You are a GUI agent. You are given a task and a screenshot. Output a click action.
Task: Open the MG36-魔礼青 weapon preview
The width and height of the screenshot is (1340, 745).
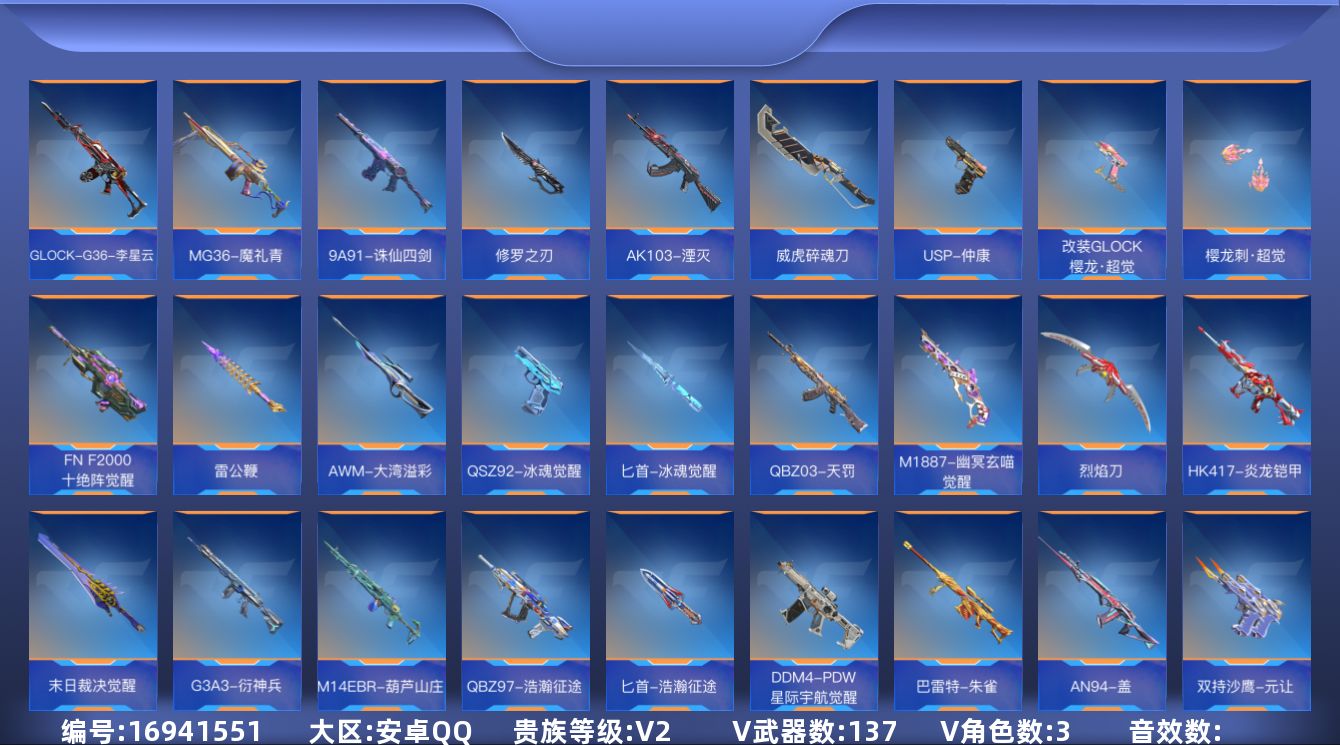click(x=238, y=170)
